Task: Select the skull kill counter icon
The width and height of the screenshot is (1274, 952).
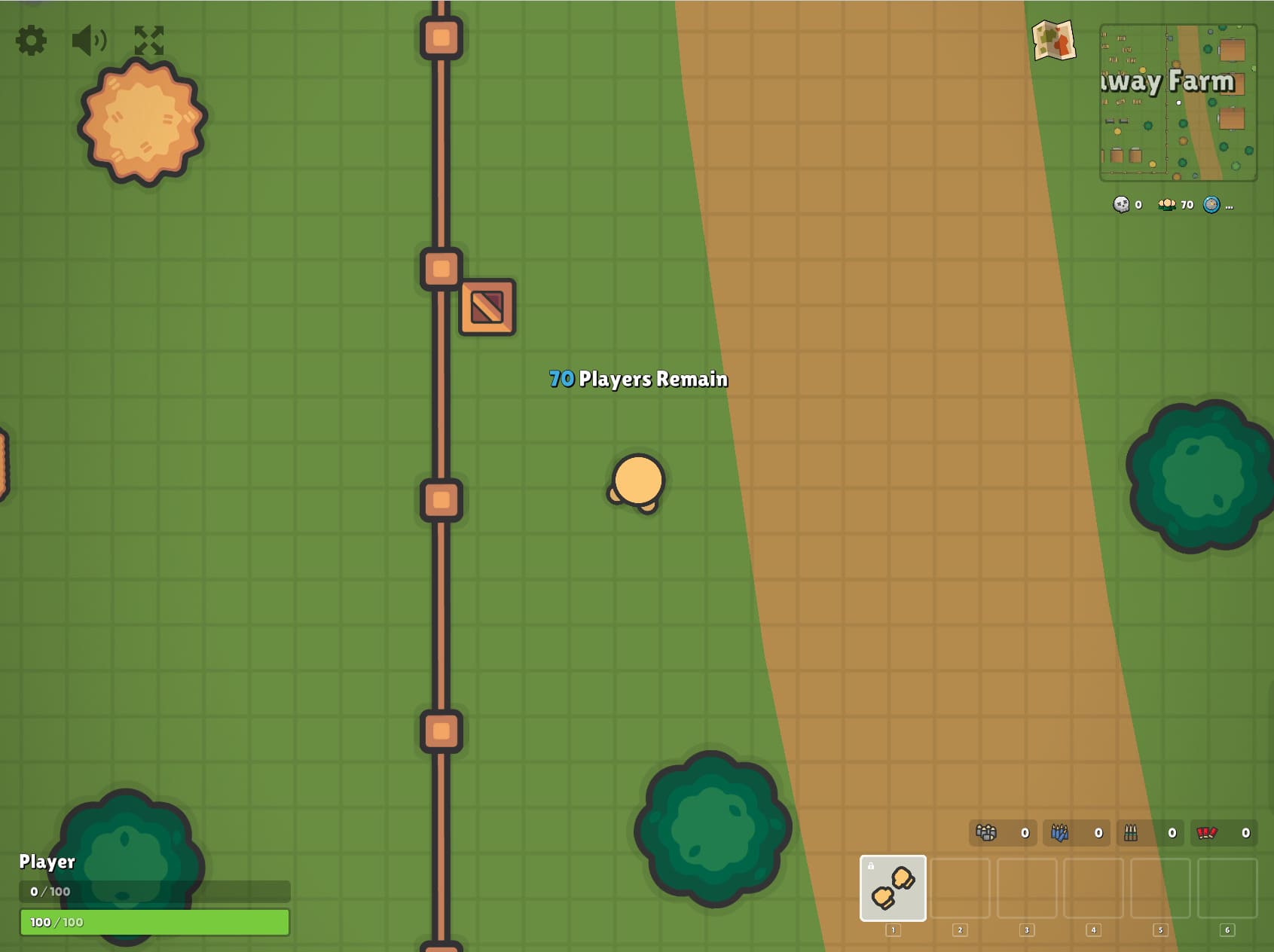Action: point(1122,205)
